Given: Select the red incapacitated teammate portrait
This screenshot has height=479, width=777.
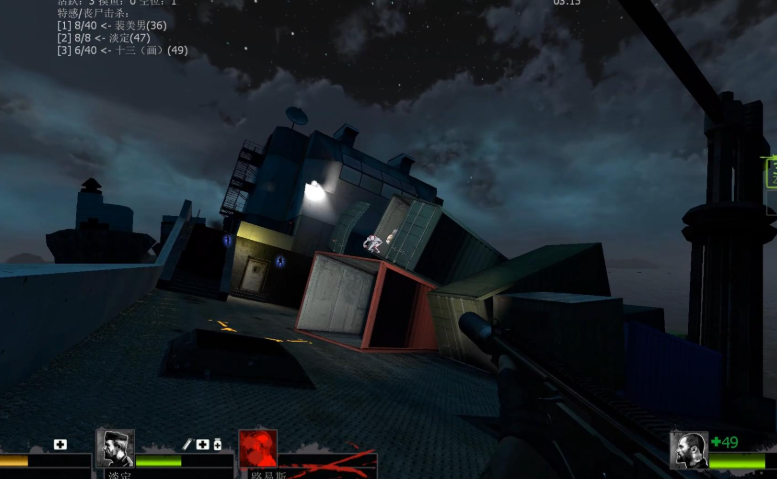Looking at the screenshot, I should click(258, 449).
